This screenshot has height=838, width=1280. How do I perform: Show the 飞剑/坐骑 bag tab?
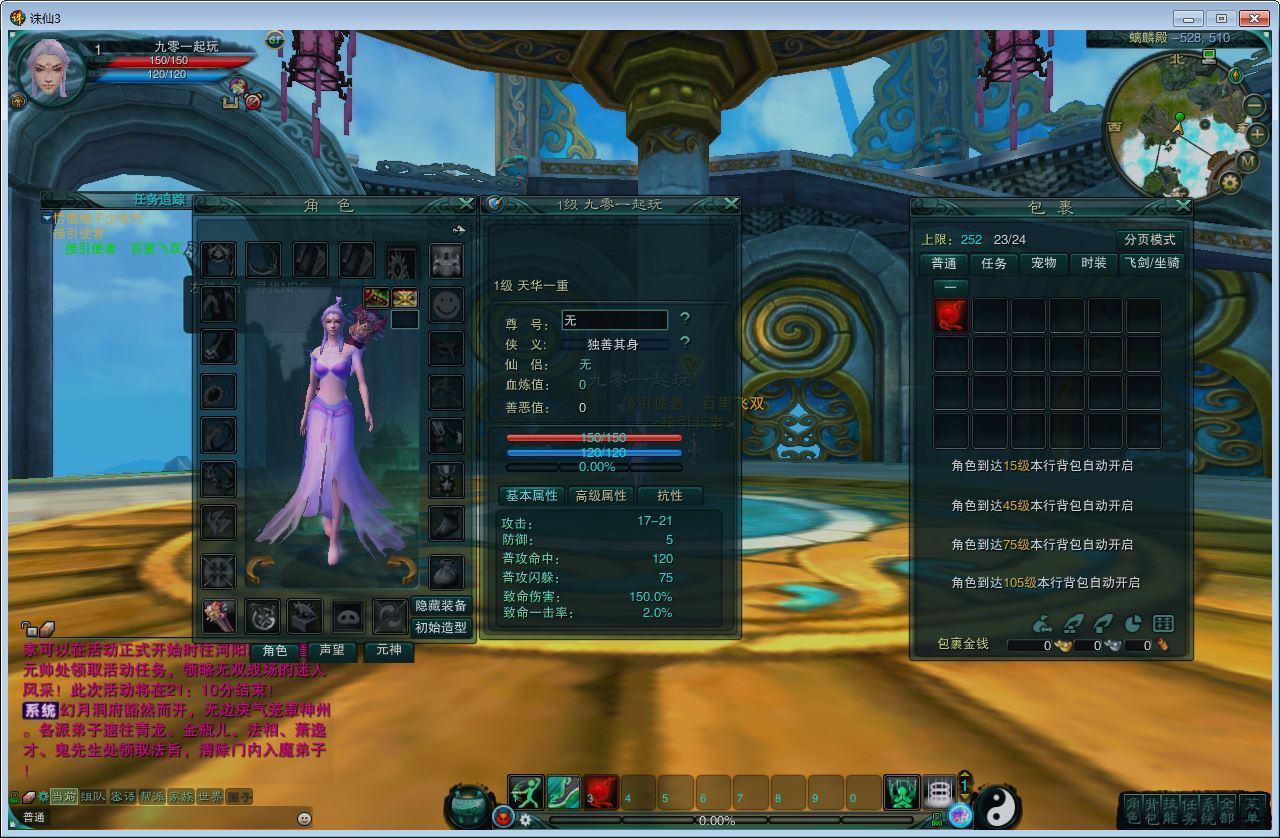pyautogui.click(x=1152, y=263)
